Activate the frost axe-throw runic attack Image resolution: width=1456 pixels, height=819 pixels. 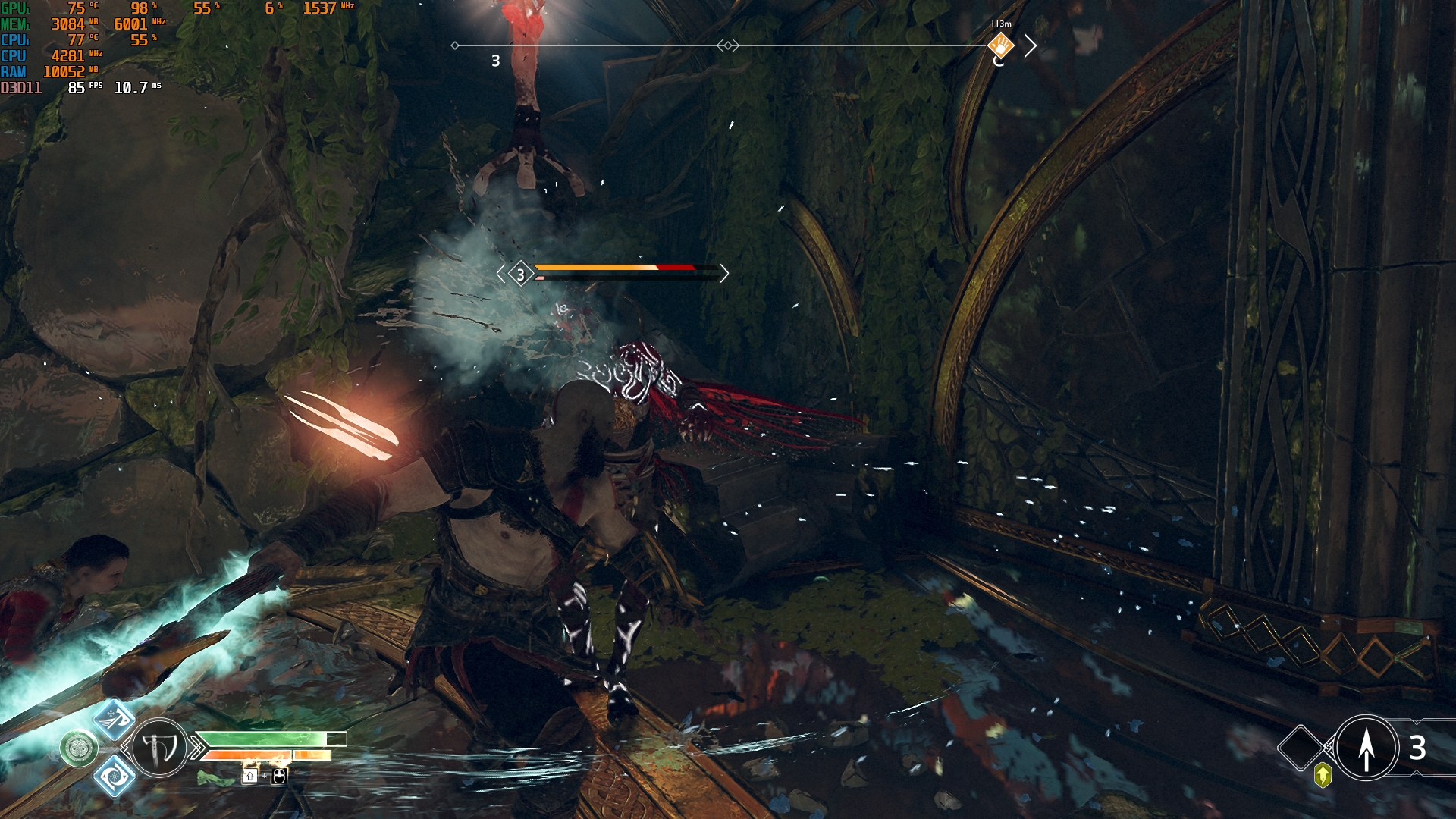(x=114, y=719)
